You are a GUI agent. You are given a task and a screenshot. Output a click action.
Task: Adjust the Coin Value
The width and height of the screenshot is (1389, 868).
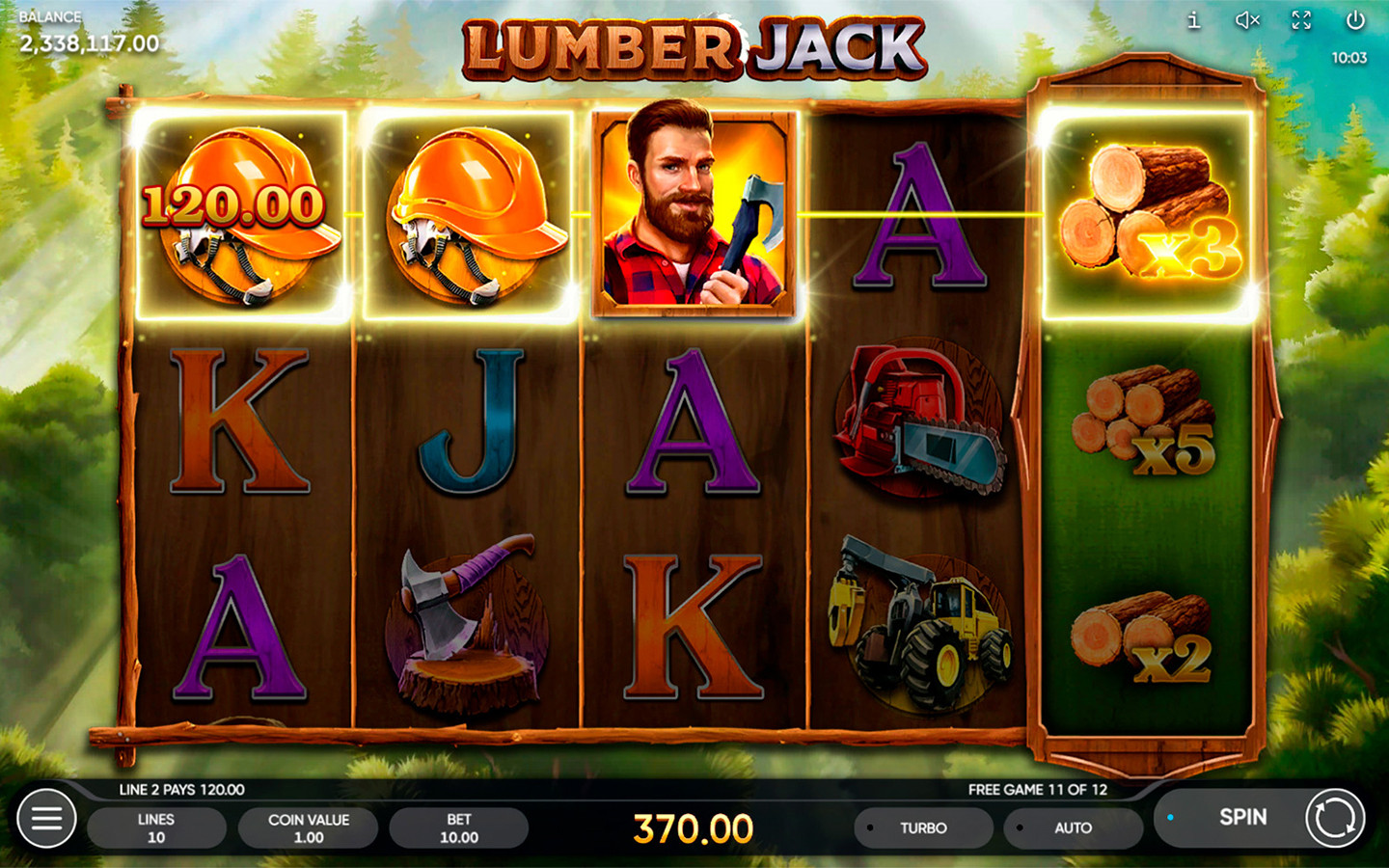click(x=309, y=827)
